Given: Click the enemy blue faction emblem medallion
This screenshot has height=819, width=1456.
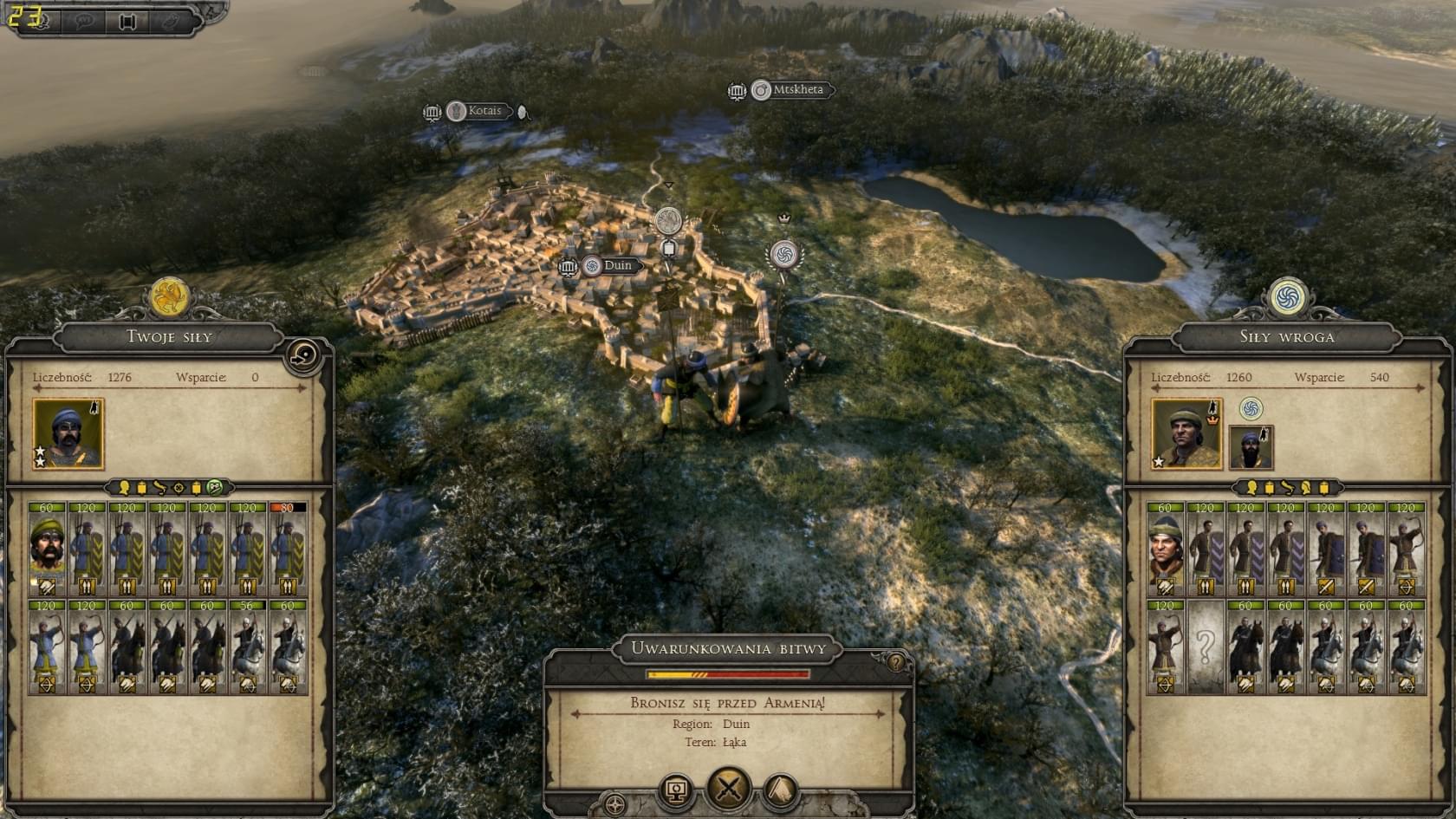Looking at the screenshot, I should click(x=1288, y=296).
